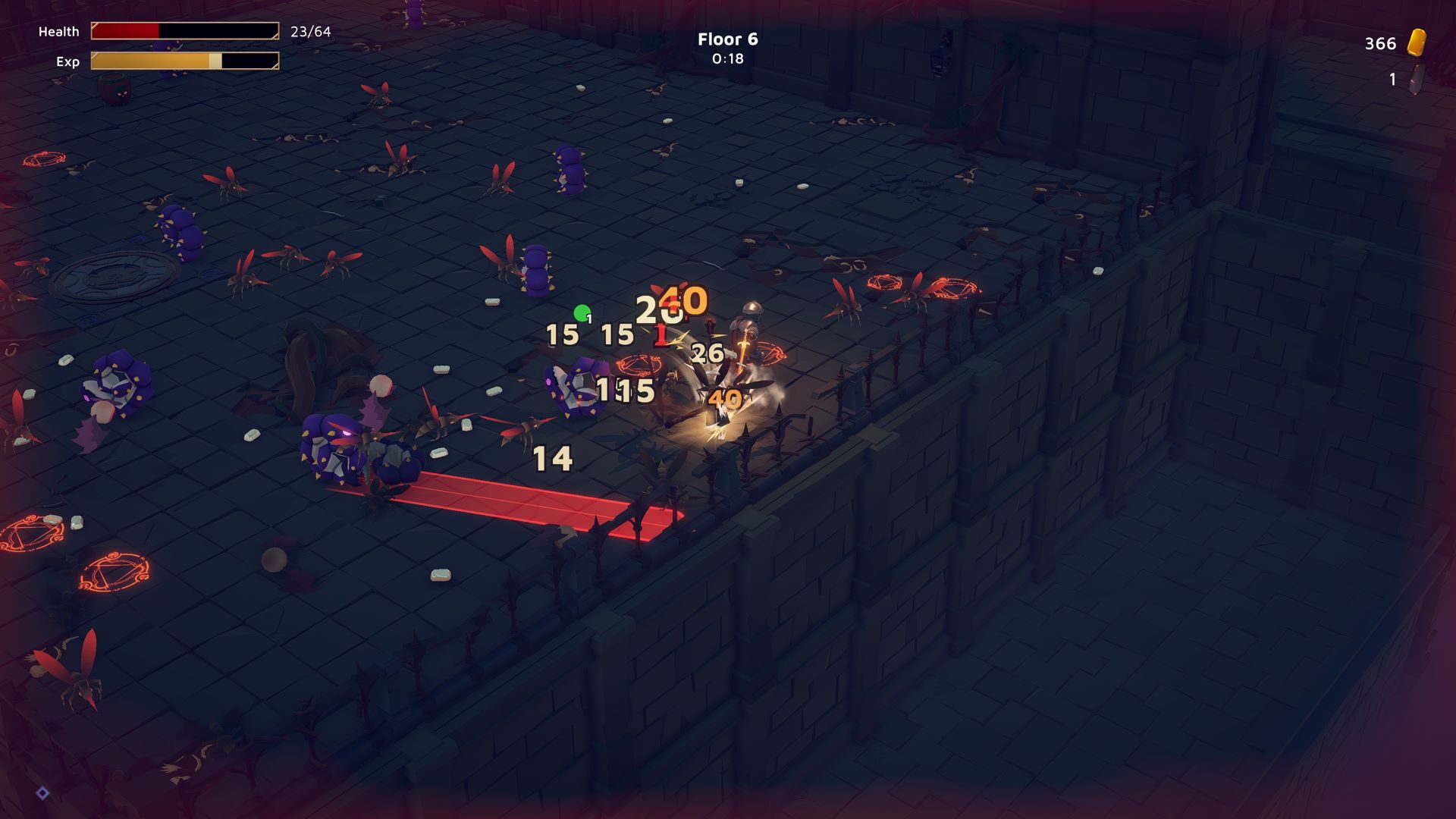Select the small purple diamond icon

[43, 793]
